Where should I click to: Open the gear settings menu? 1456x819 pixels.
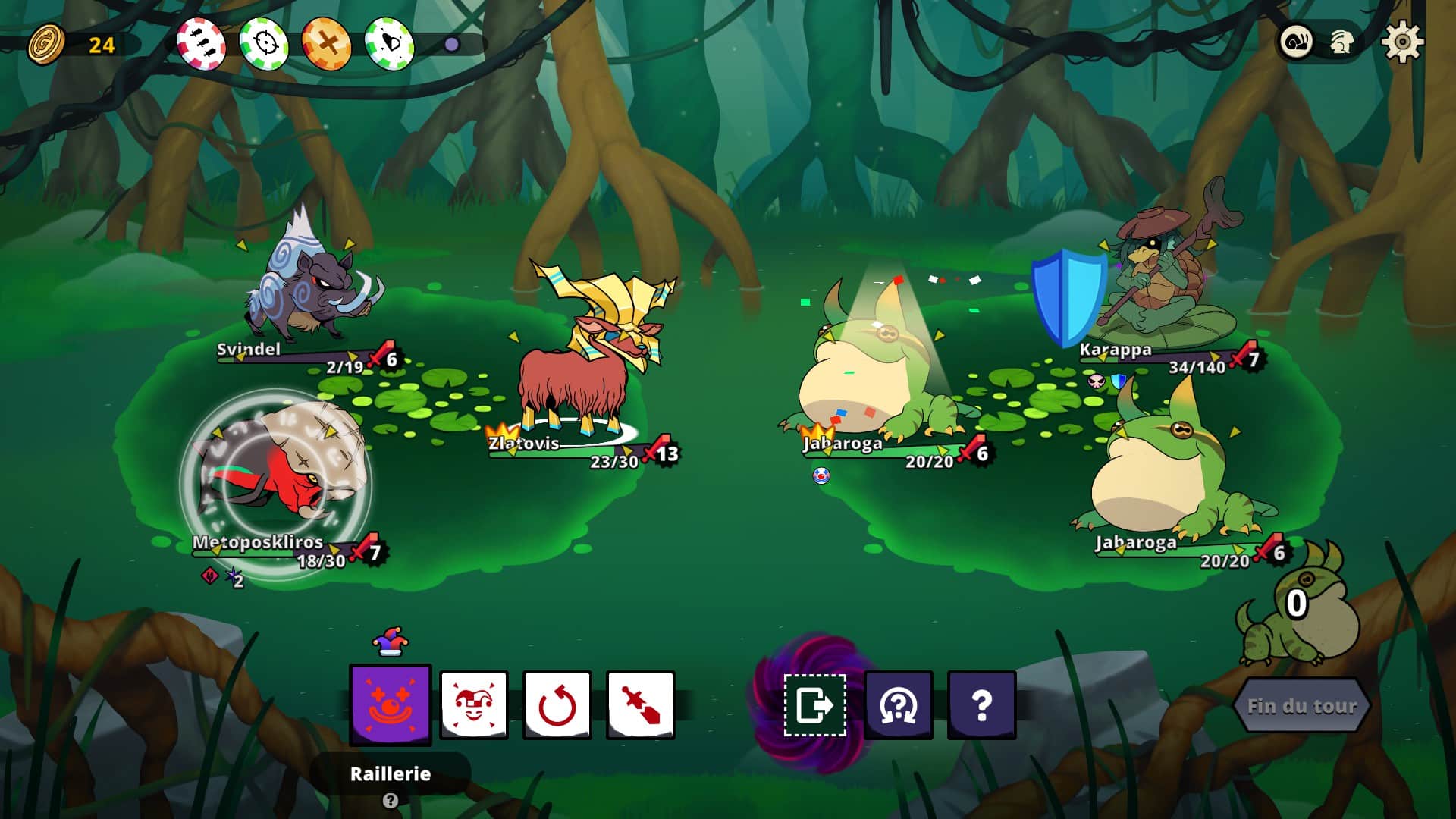1402,42
